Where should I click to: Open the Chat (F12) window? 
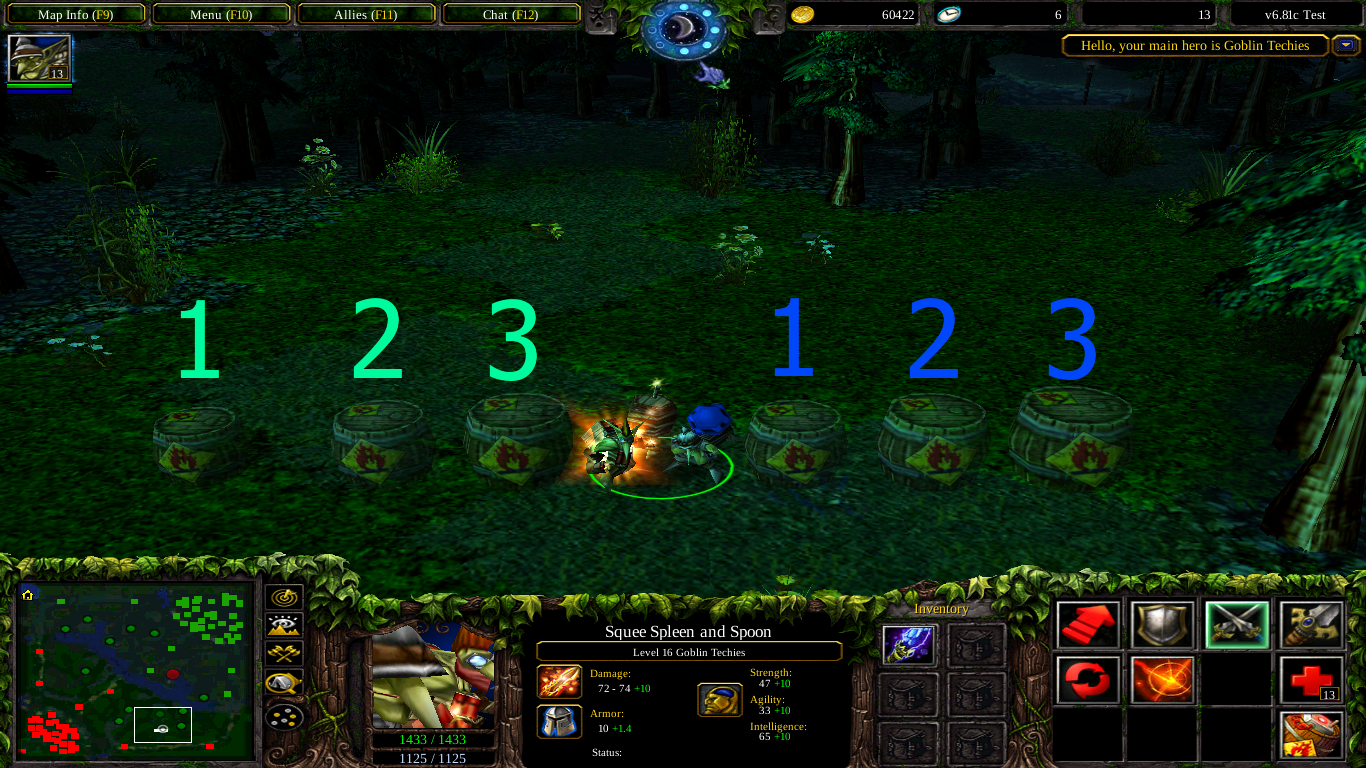click(x=511, y=14)
